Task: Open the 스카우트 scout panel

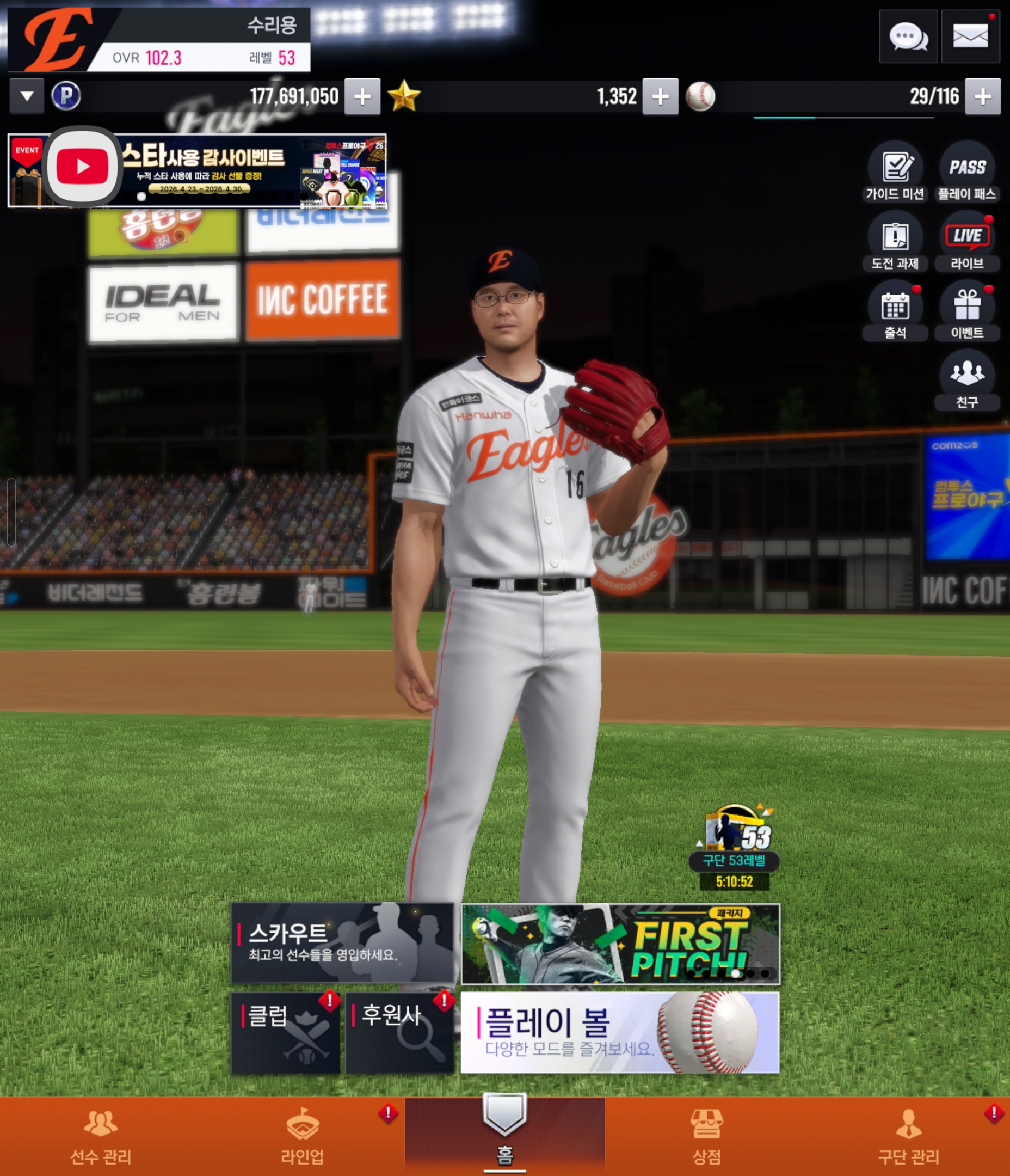Action: click(342, 943)
